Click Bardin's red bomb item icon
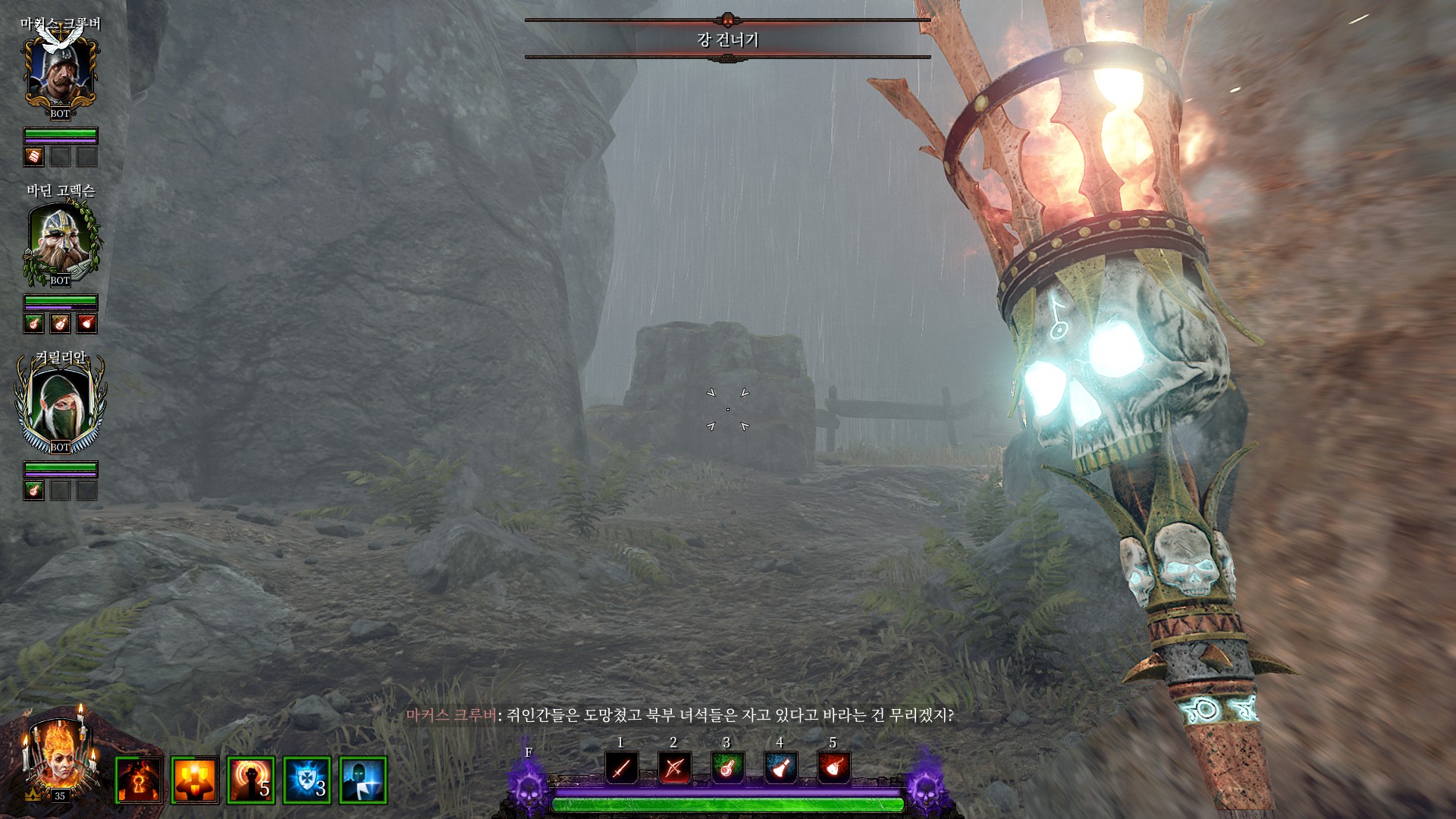This screenshot has width=1456, height=819. [x=87, y=324]
